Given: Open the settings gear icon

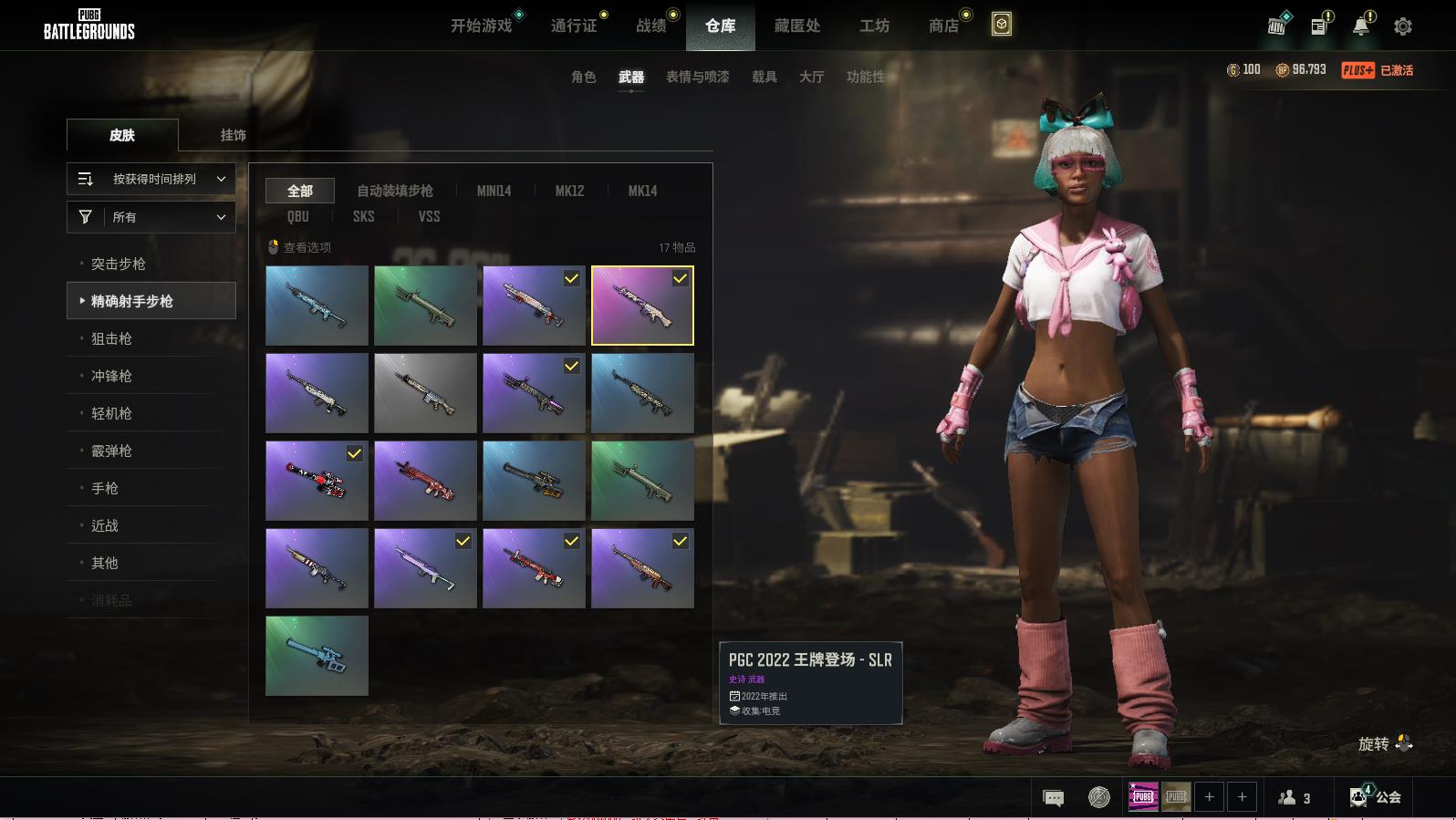Looking at the screenshot, I should [x=1402, y=26].
